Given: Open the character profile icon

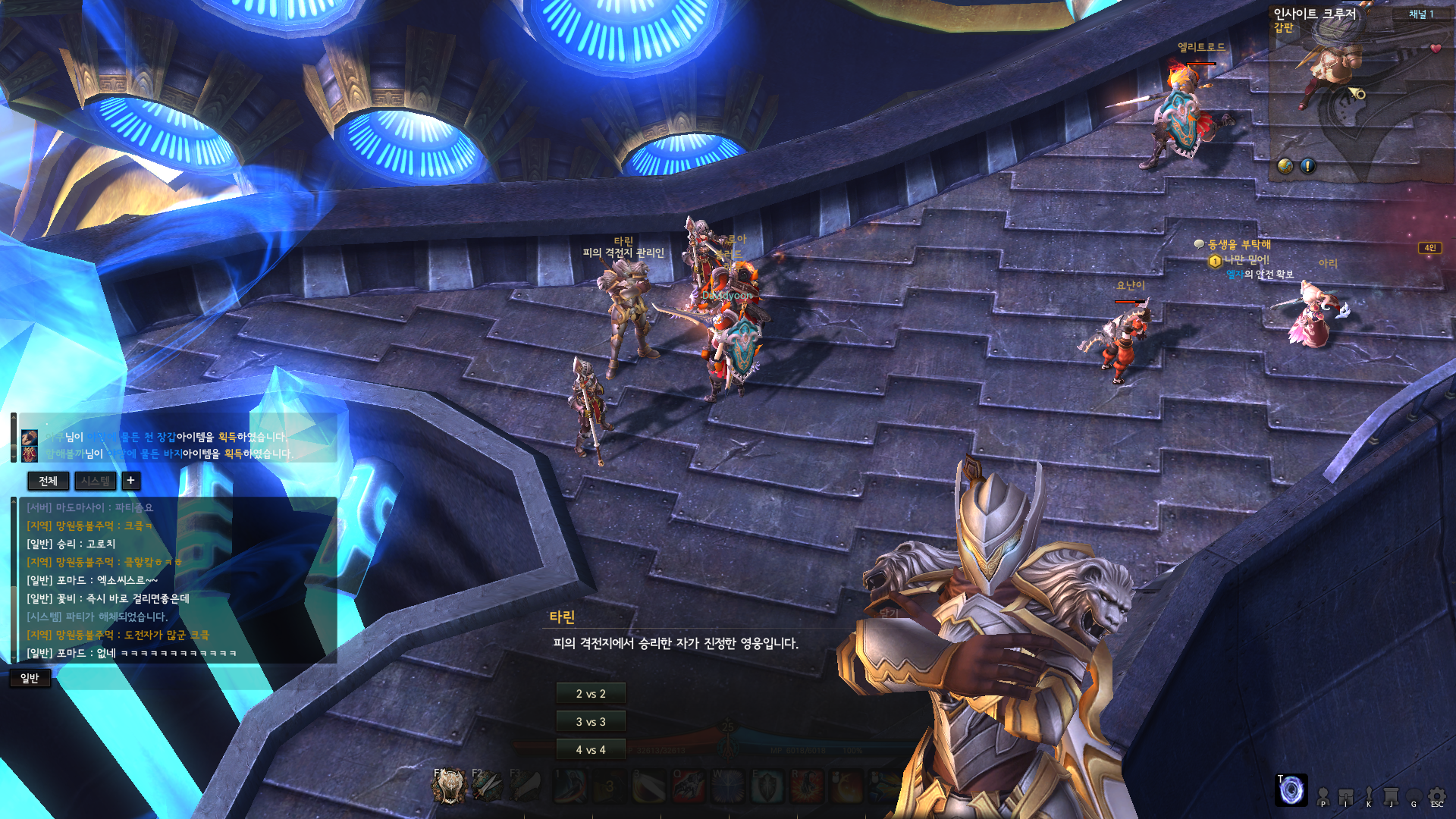Looking at the screenshot, I should coord(1323,795).
